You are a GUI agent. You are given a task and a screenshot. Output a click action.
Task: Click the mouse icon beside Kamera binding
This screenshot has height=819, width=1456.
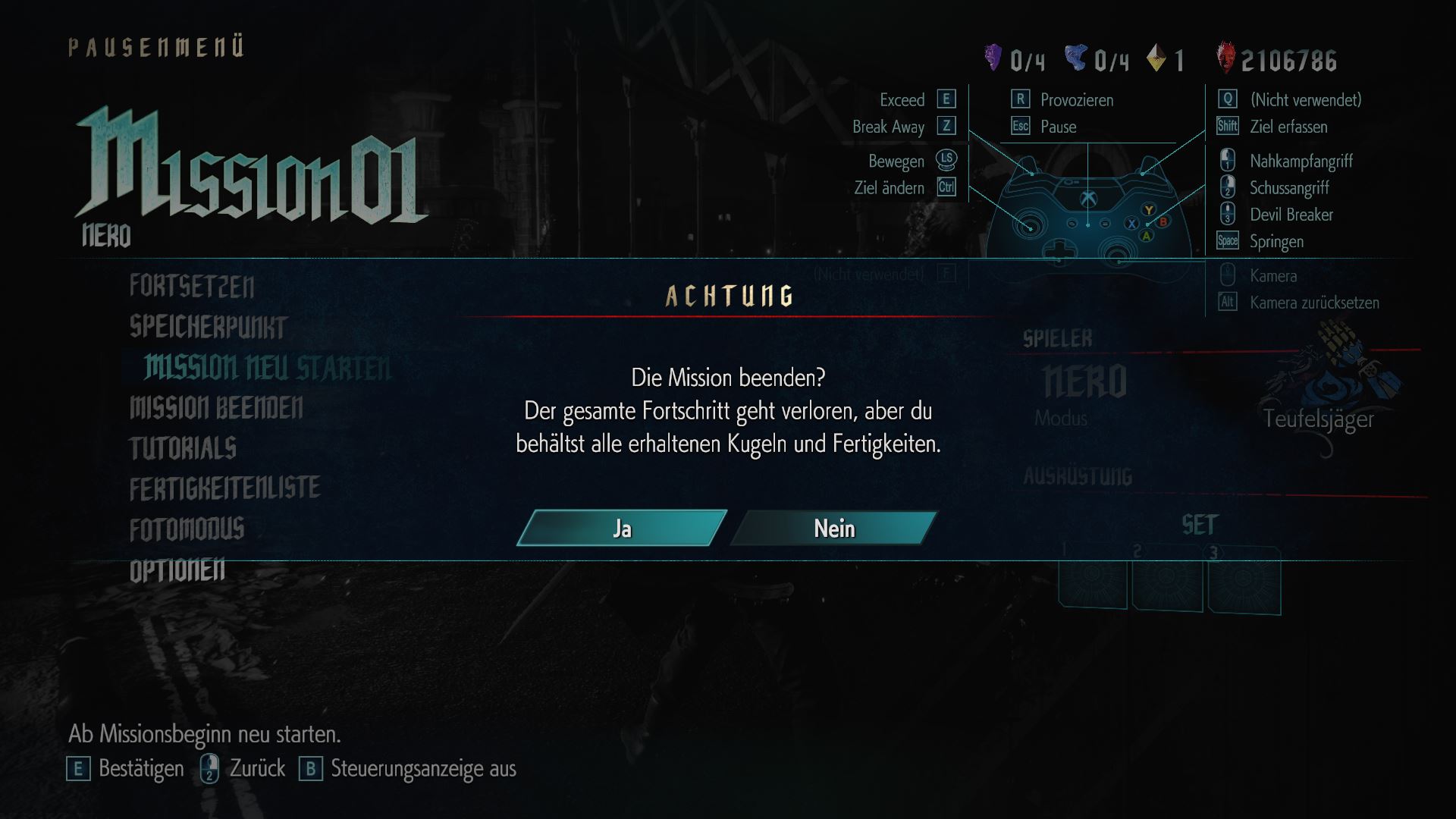1225,275
